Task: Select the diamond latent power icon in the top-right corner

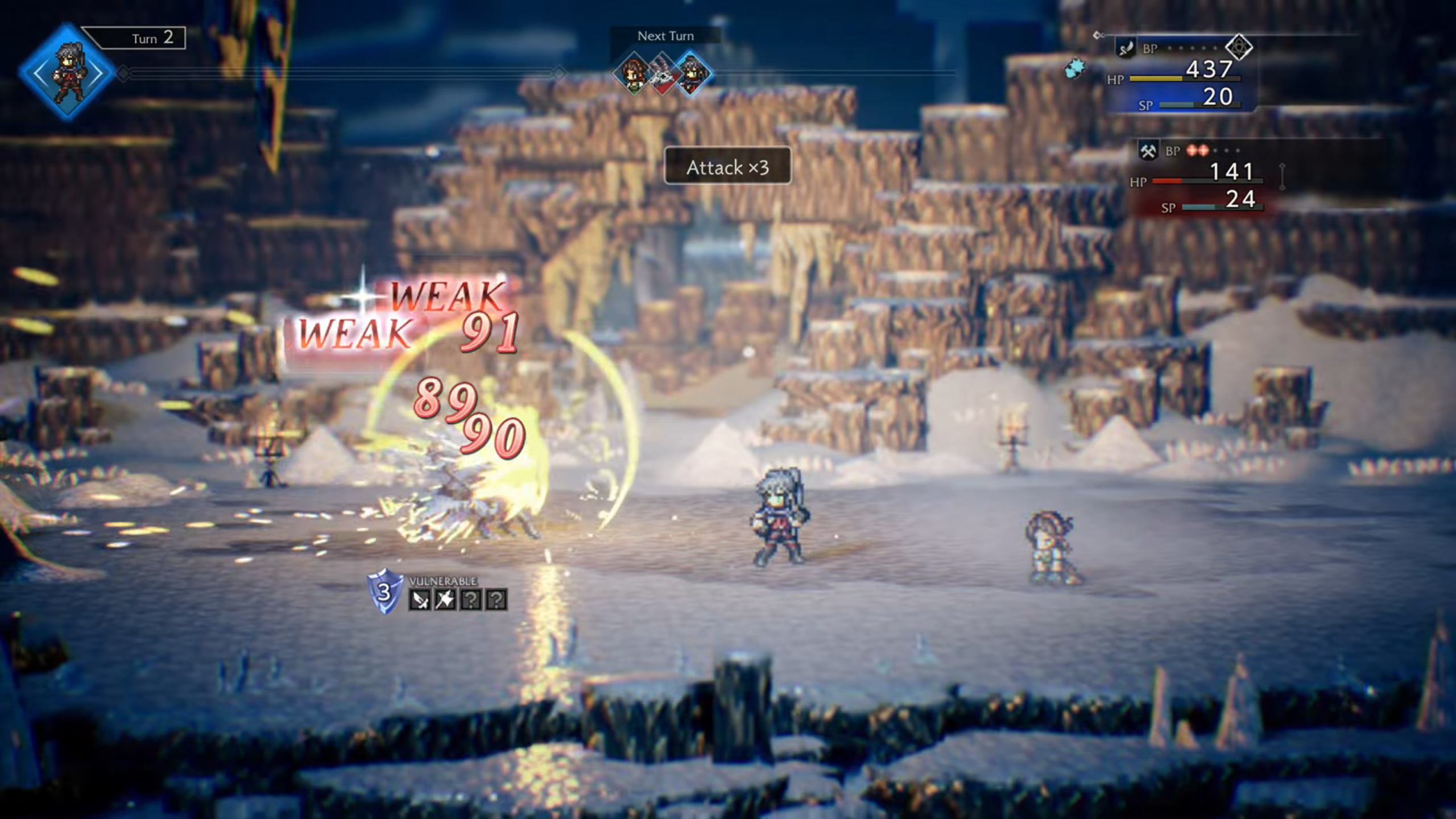Action: pyautogui.click(x=1238, y=48)
